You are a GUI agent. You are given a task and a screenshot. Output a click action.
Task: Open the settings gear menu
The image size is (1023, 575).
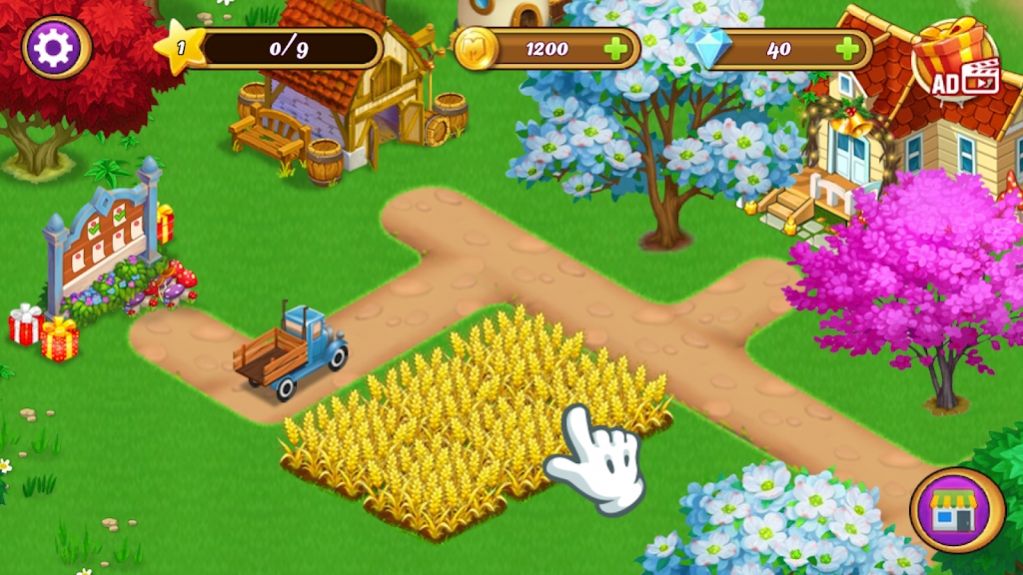tap(56, 47)
